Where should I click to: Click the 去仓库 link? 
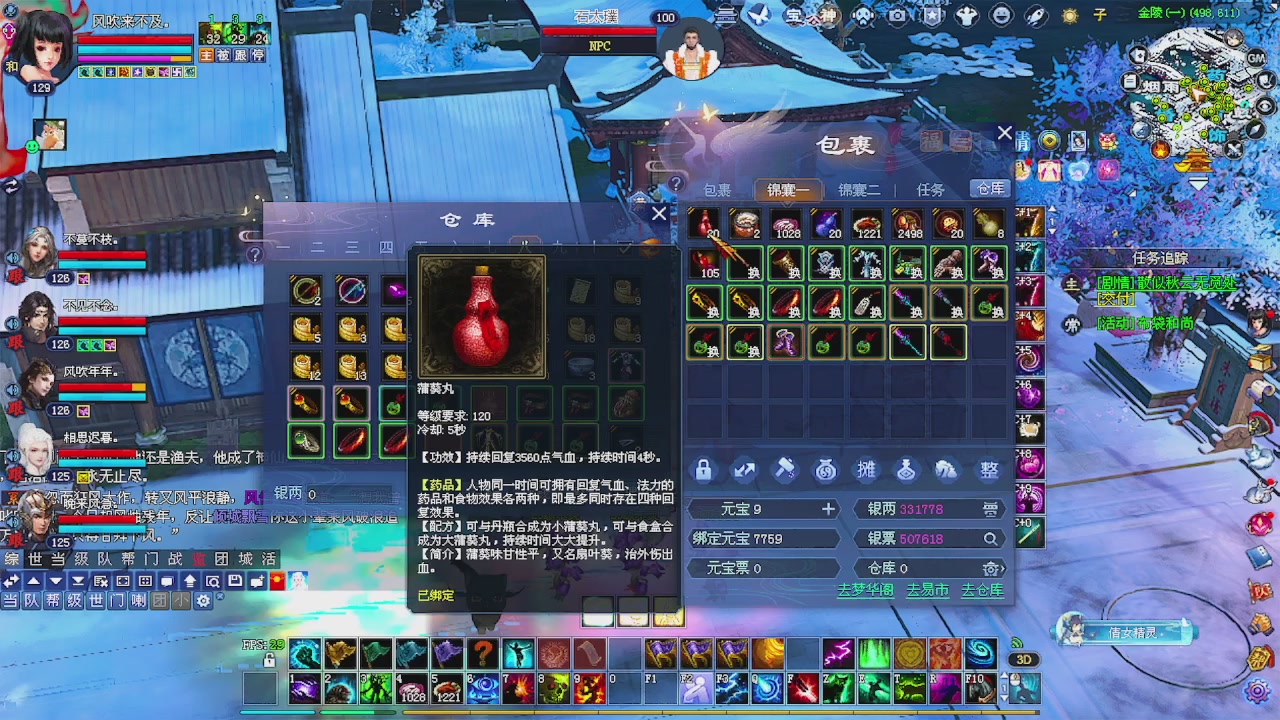[x=981, y=589]
